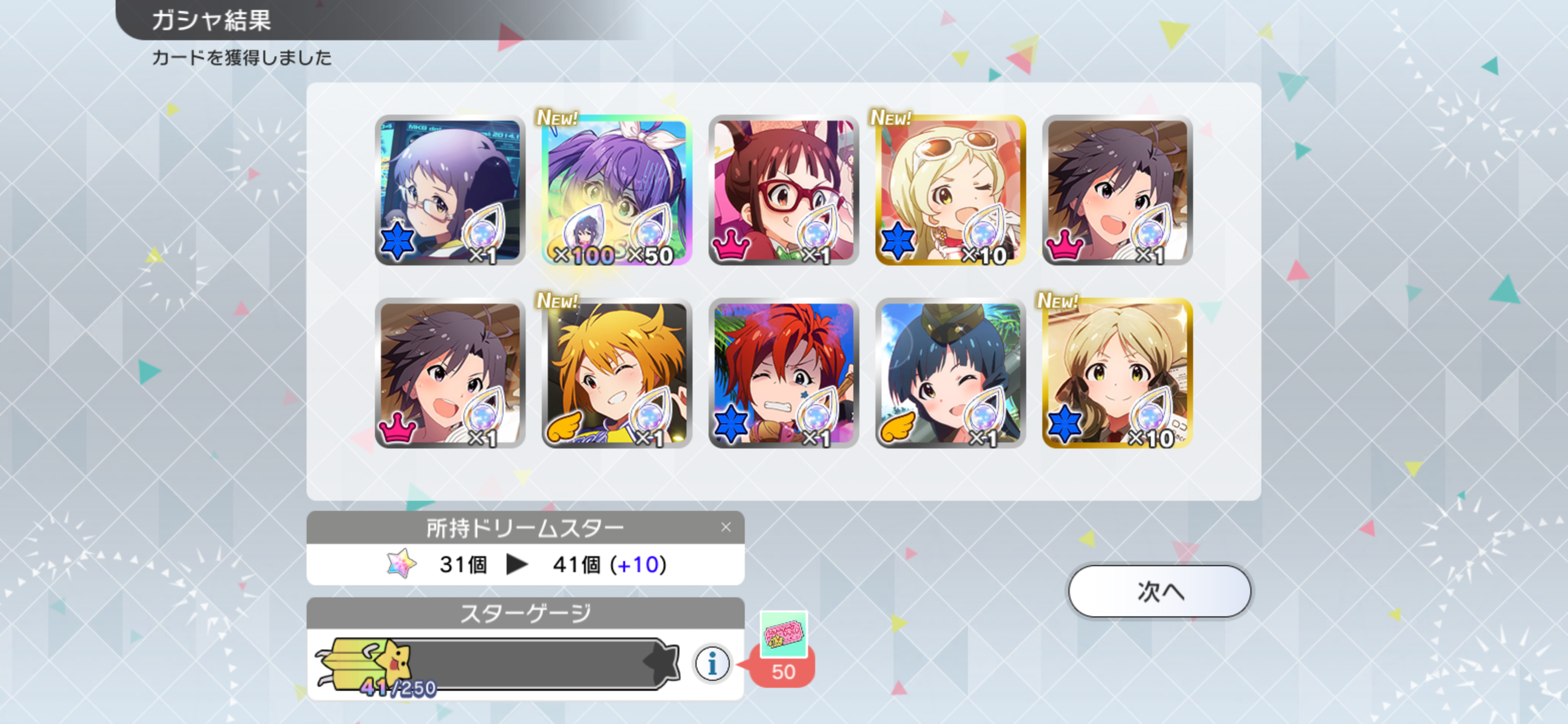Select the red-haired crying girl card

tap(783, 373)
